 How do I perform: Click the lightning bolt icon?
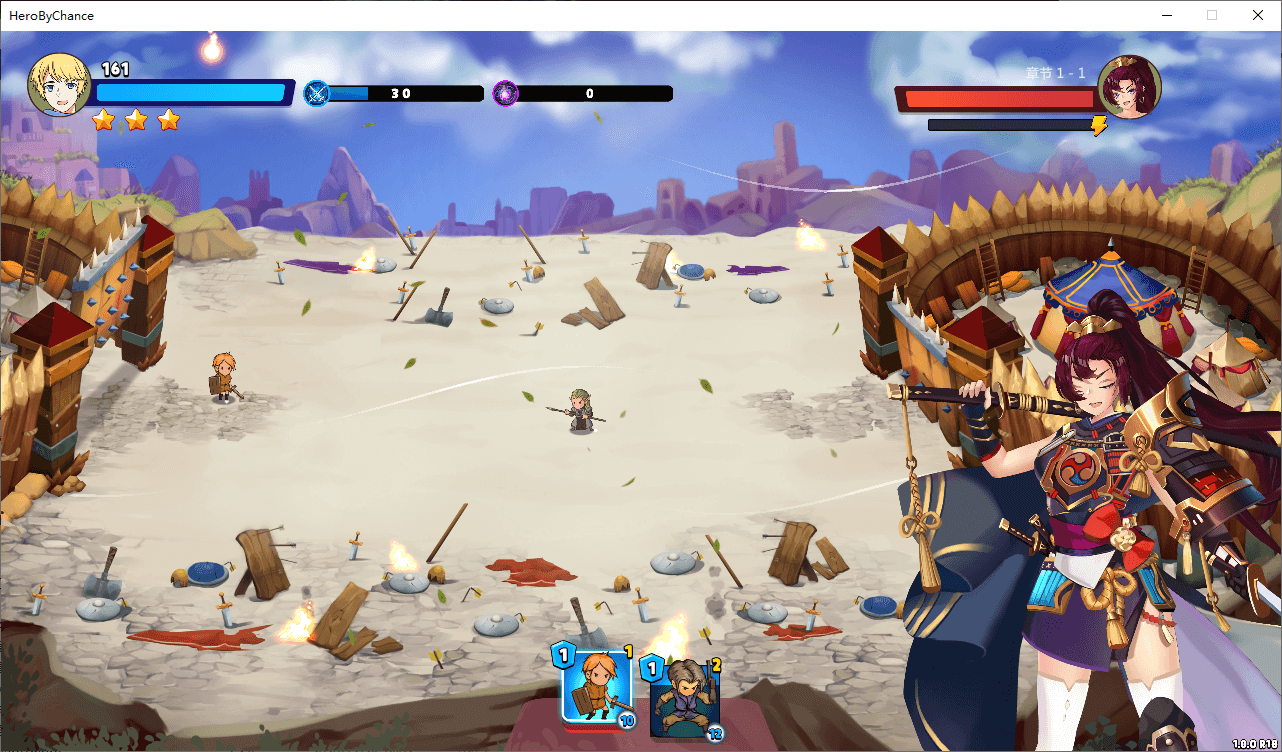click(1099, 126)
